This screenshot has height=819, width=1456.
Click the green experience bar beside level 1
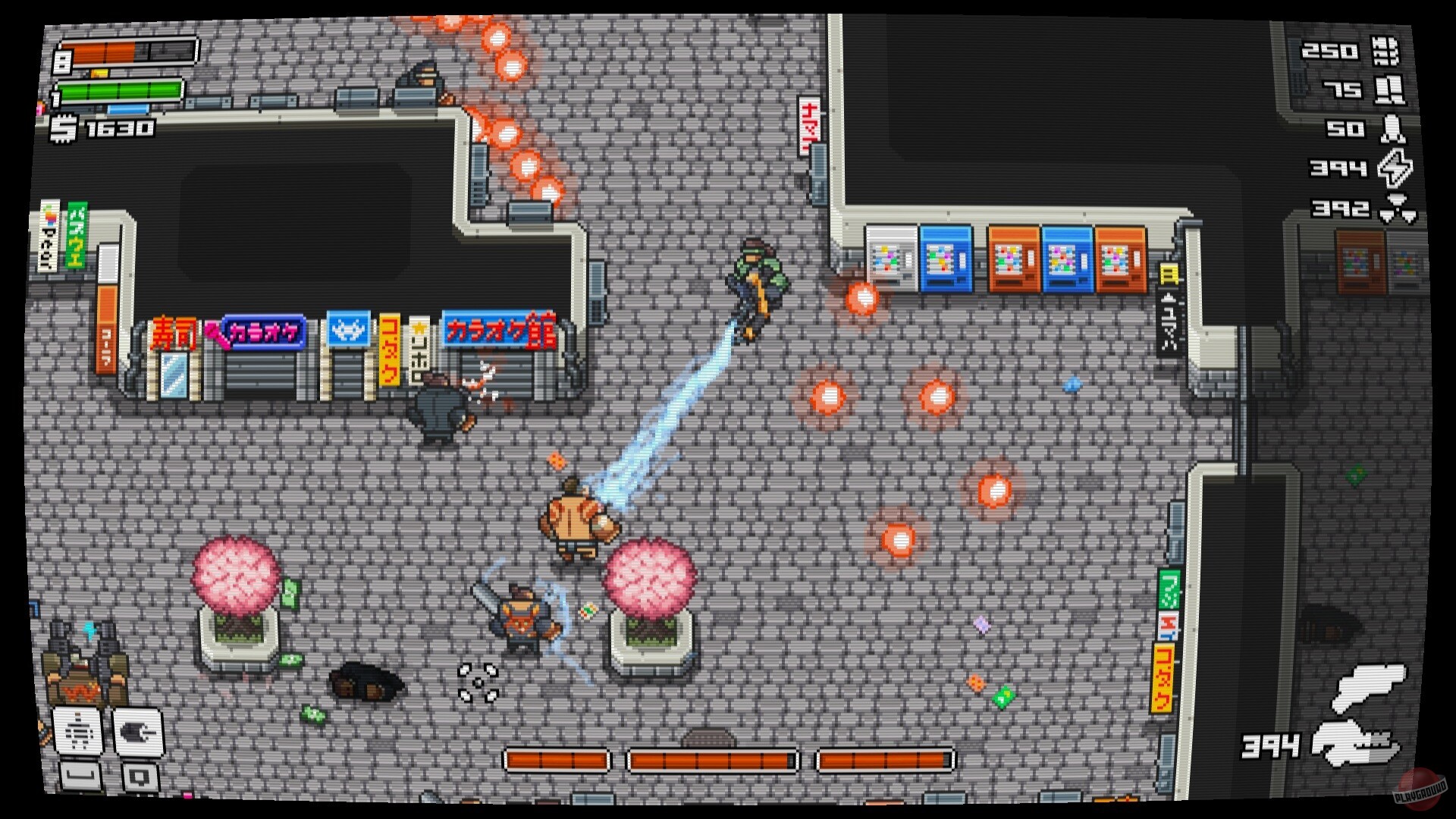pyautogui.click(x=121, y=93)
